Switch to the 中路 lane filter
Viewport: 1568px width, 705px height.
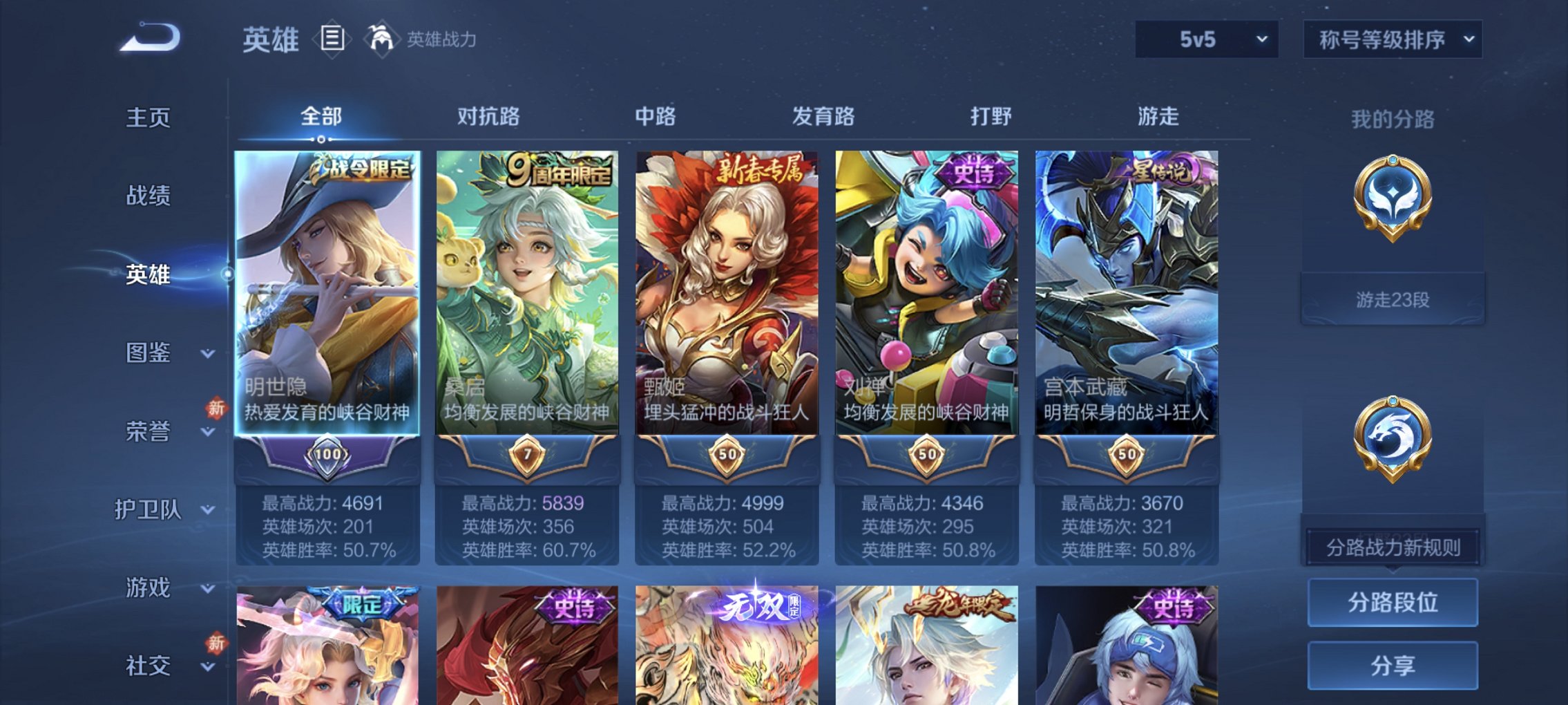(658, 117)
